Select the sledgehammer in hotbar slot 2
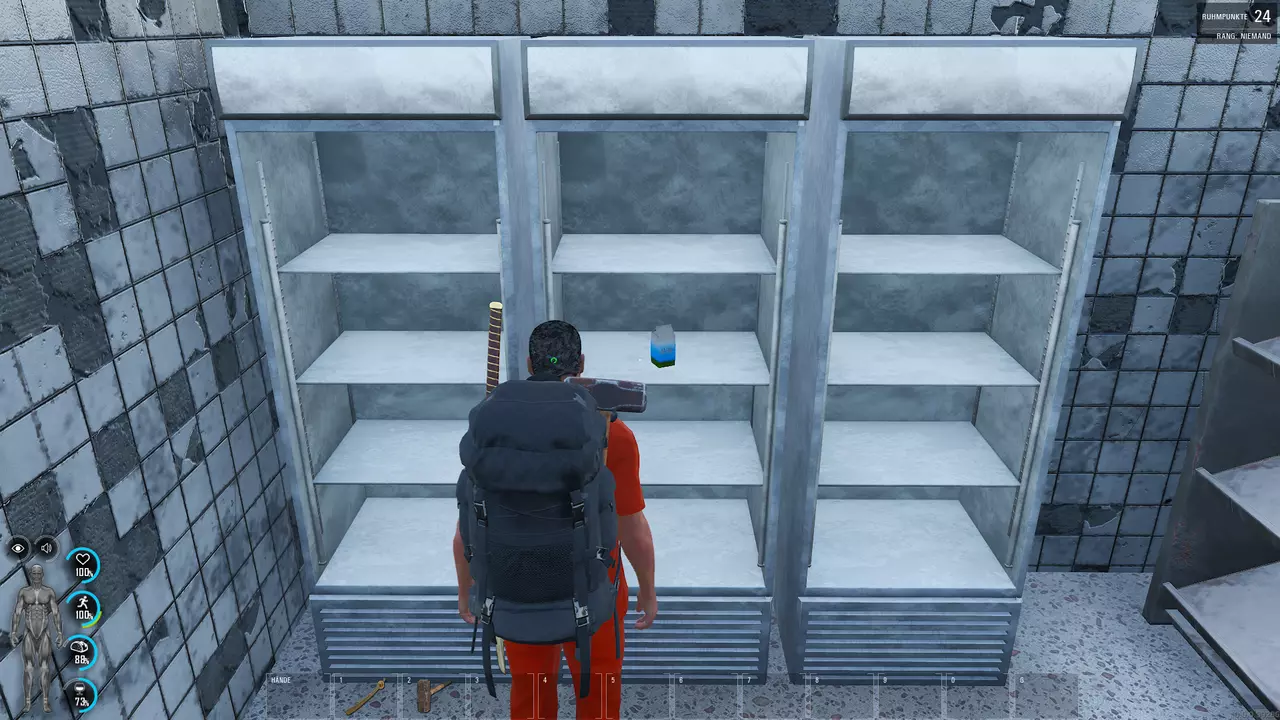Image resolution: width=1280 pixels, height=720 pixels. coord(428,695)
